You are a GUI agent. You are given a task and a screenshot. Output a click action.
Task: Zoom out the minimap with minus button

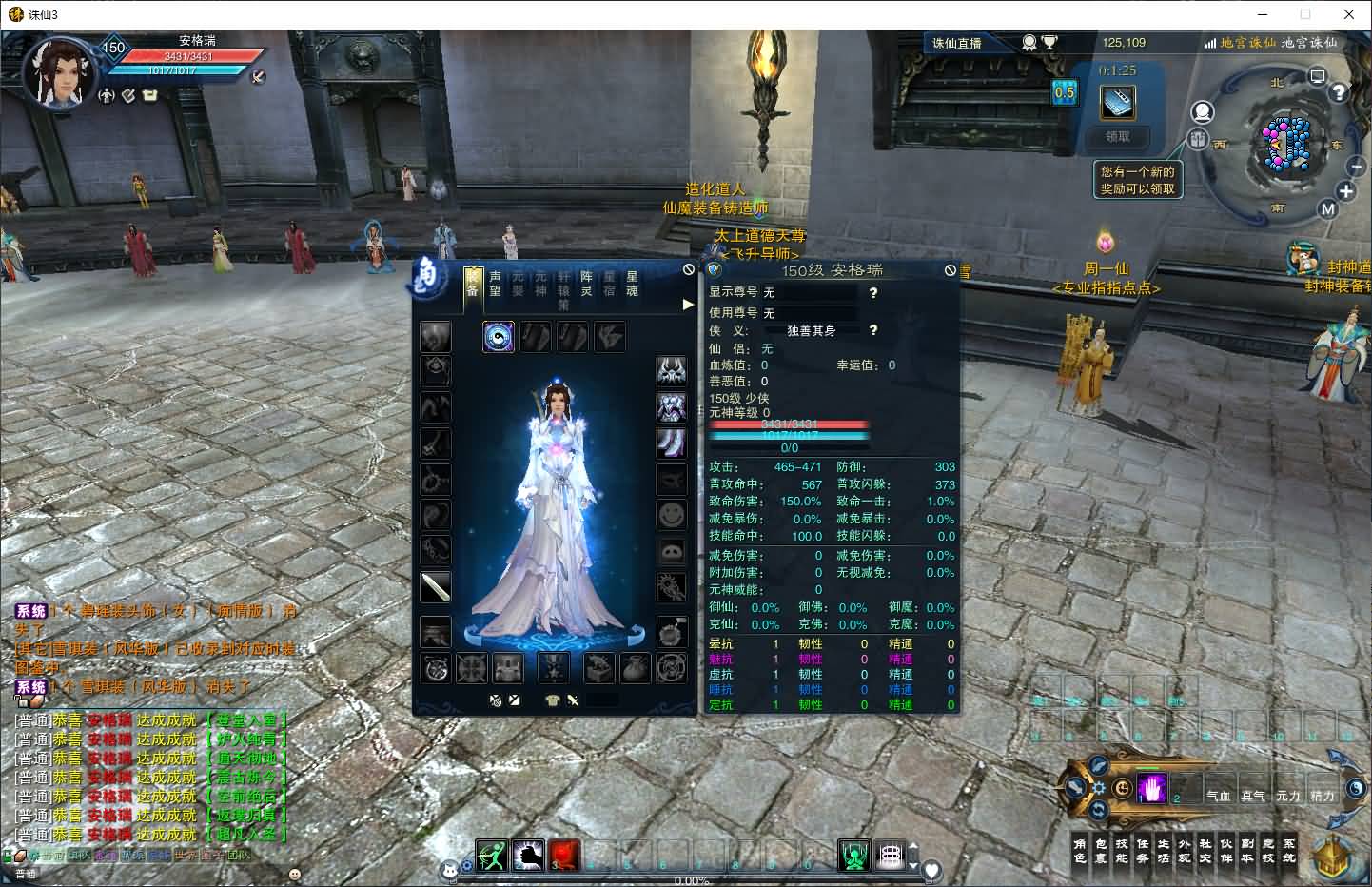click(x=1357, y=166)
